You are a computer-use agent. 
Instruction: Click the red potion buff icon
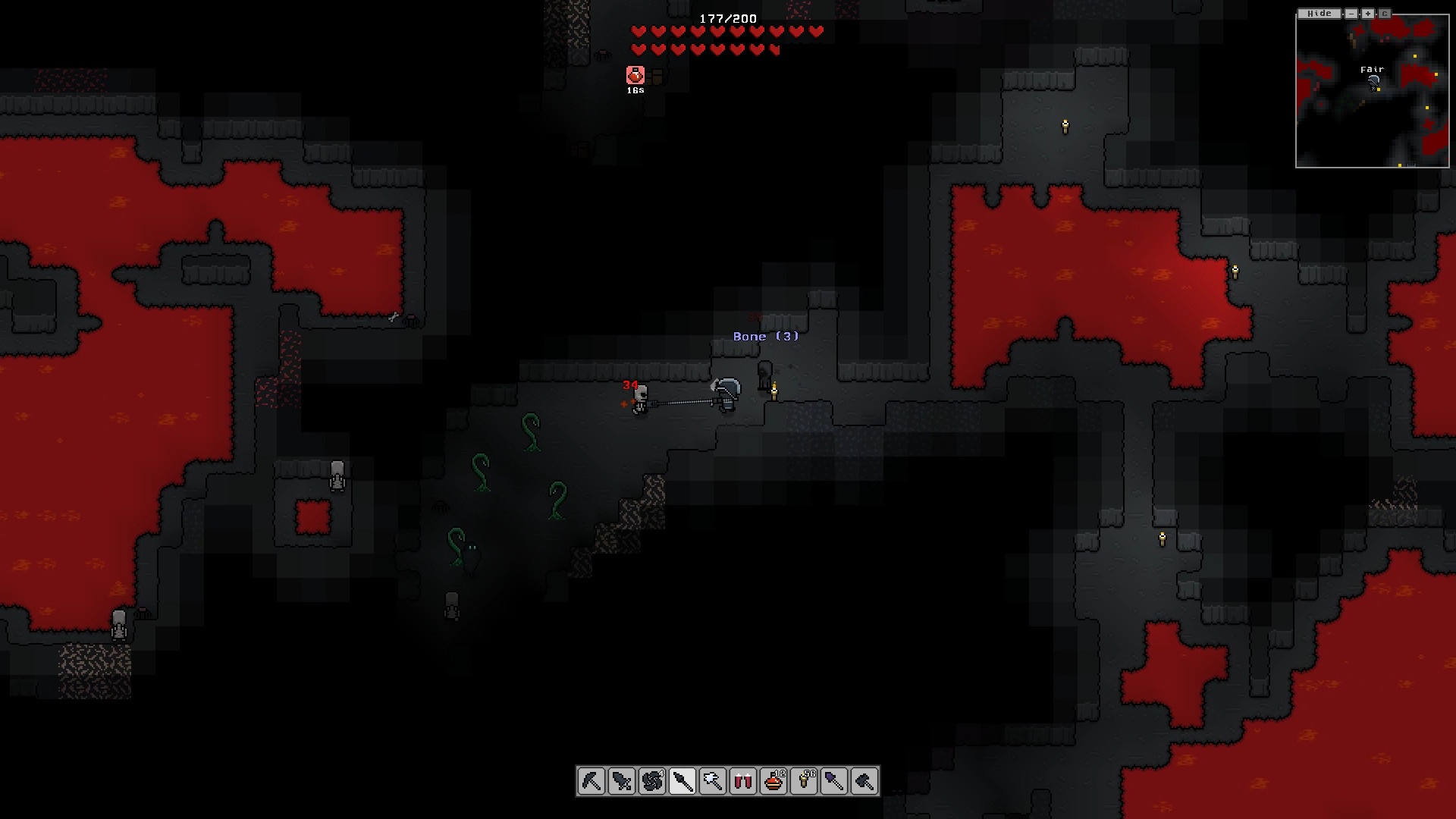pyautogui.click(x=635, y=75)
